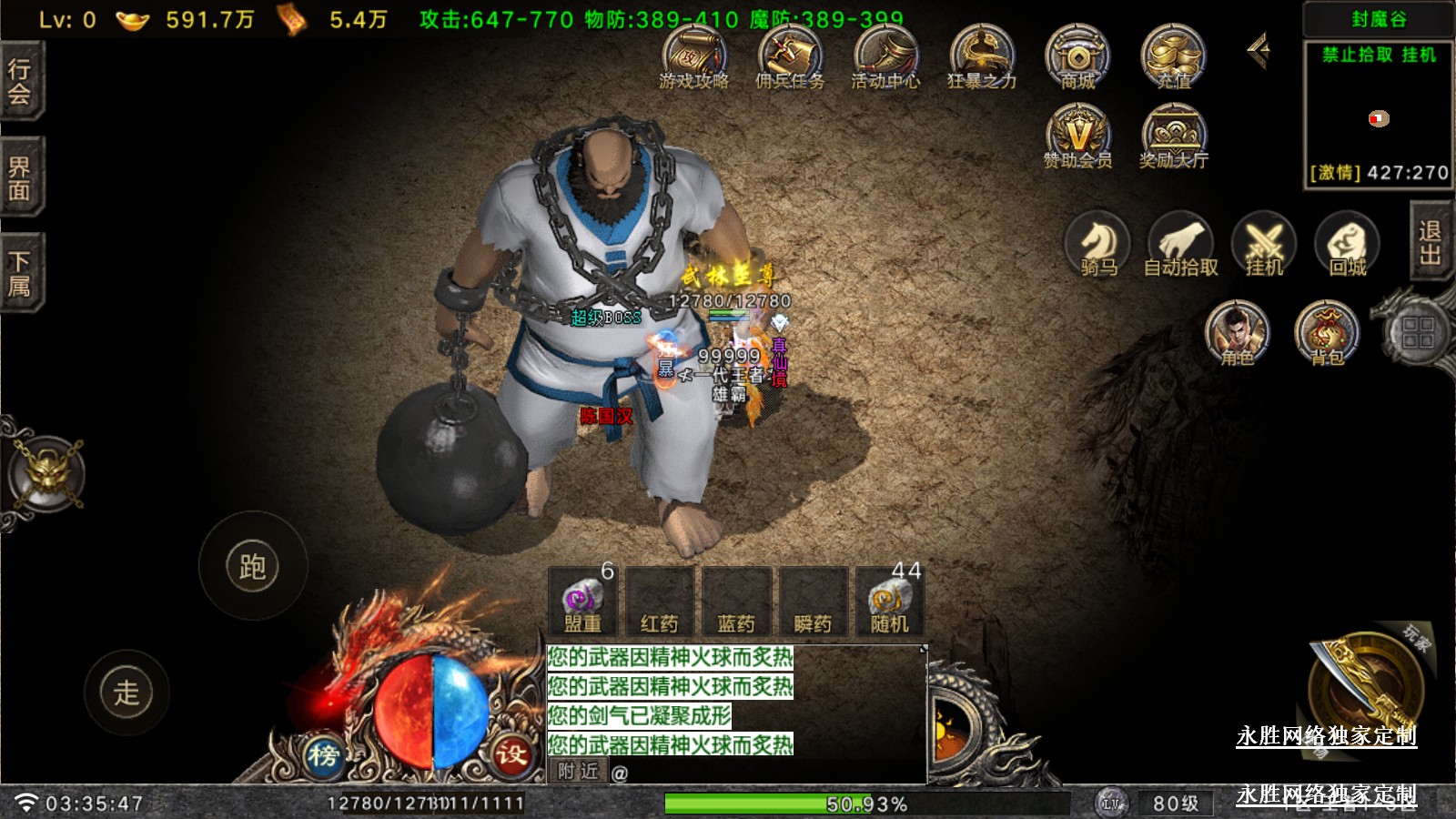This screenshot has height=819, width=1456.
Task: Use the 回城 return to town button
Action: (x=1348, y=244)
